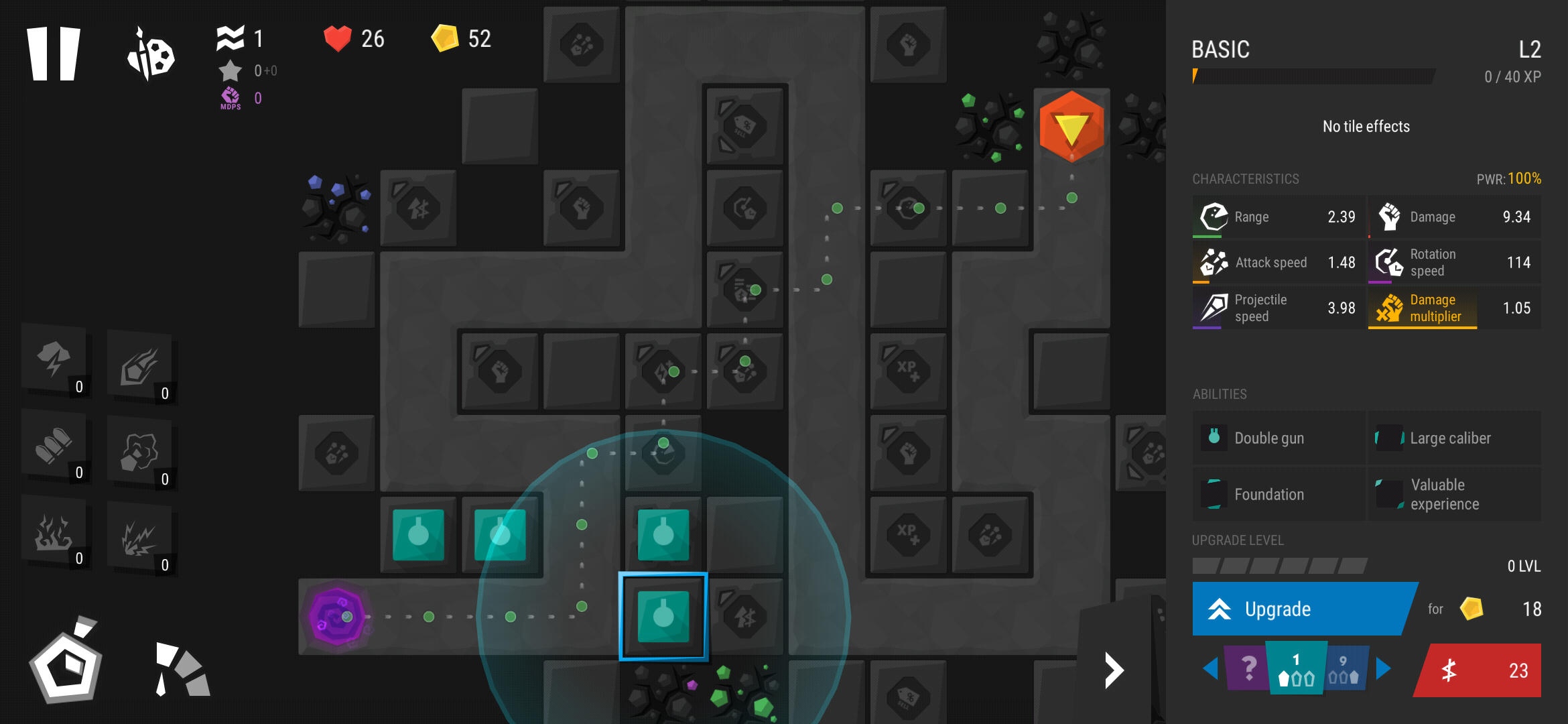Click the right arrow of the aim-mode selector

(x=1383, y=668)
